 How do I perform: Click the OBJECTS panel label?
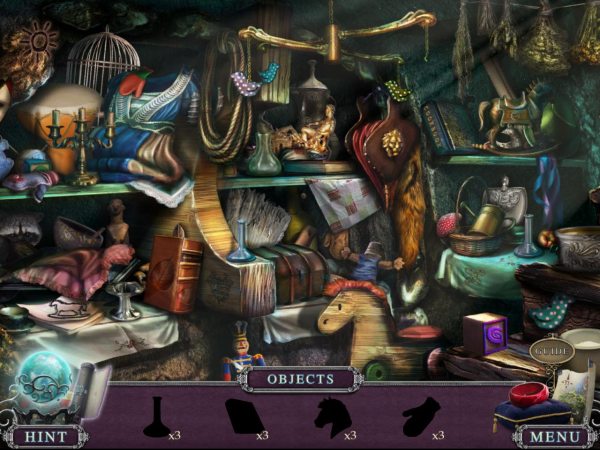[x=299, y=380]
